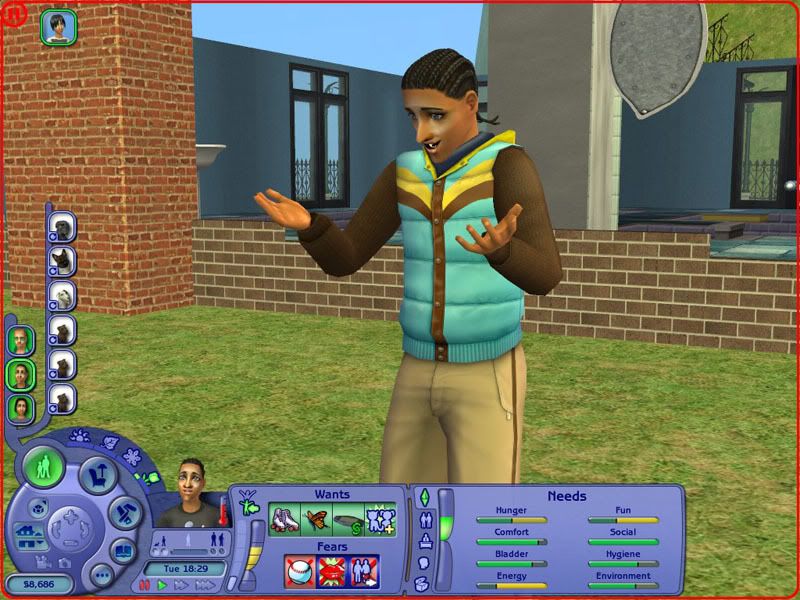Viewport: 800px width, 600px height.
Task: Set game speed to fast forward
Action: [181, 585]
